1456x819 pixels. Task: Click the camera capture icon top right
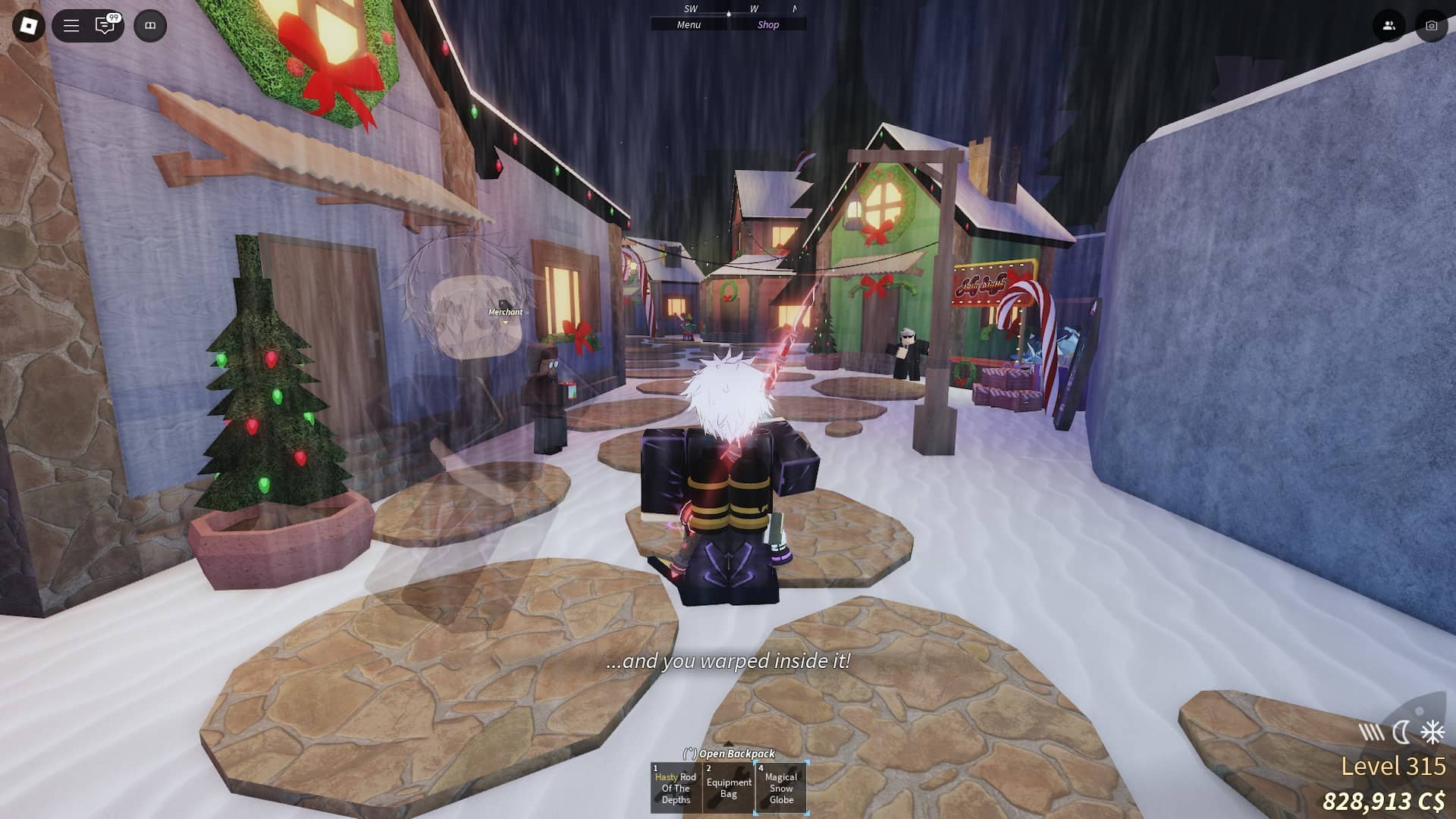pos(1430,25)
